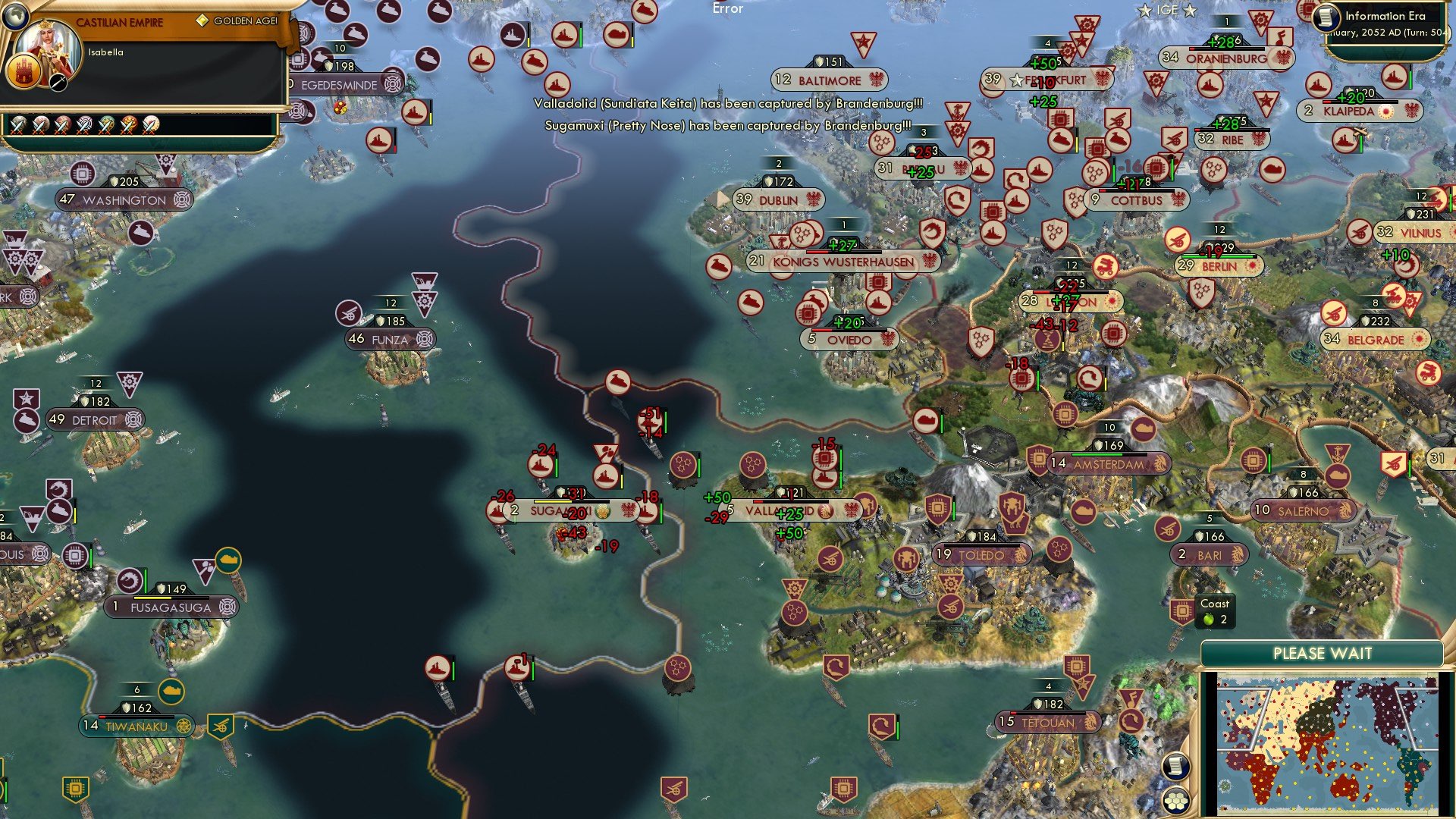1456x819 pixels.
Task: Expand the Washington city banner
Action: click(x=121, y=199)
